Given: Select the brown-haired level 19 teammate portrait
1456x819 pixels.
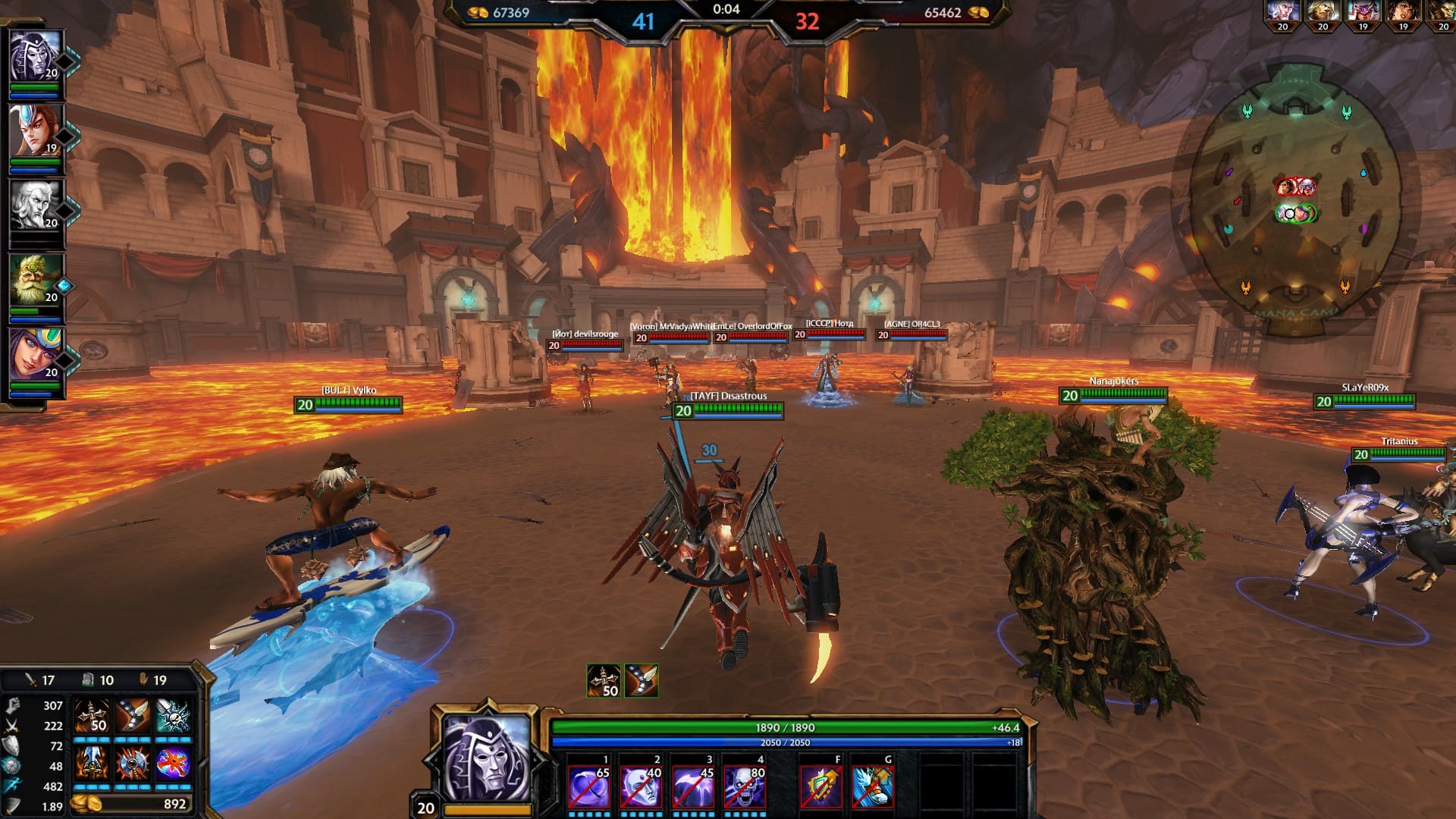Looking at the screenshot, I should [x=35, y=130].
